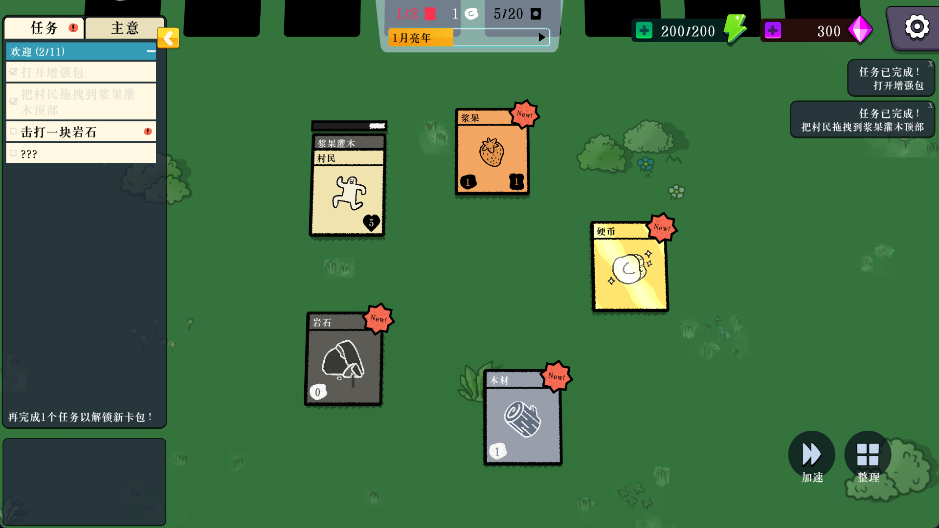Switch to the 任务 (Quests) tab
This screenshot has width=939, height=528.
coord(44,28)
